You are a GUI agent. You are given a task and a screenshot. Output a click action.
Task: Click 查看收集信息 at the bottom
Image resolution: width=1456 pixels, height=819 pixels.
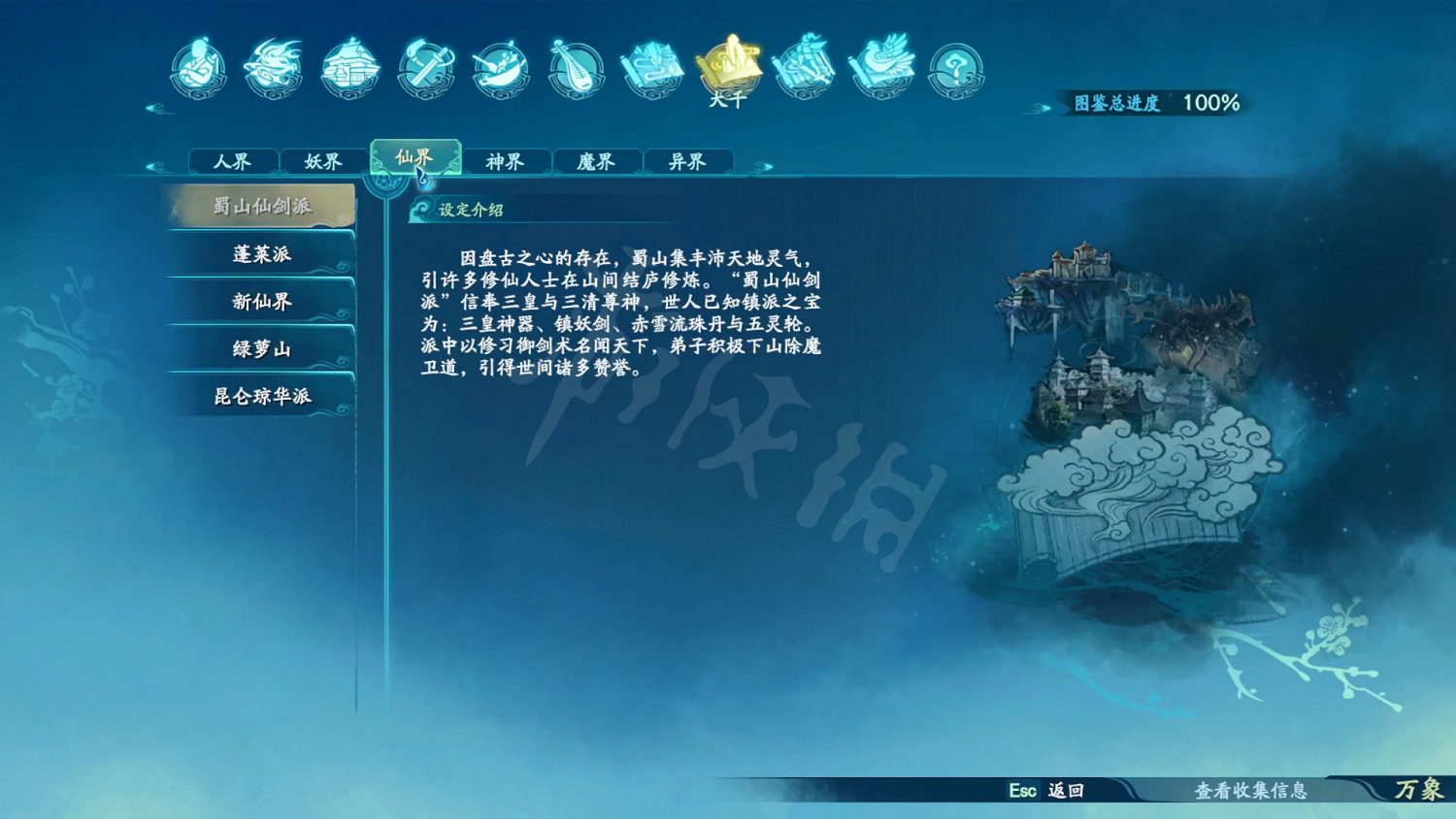point(1252,793)
